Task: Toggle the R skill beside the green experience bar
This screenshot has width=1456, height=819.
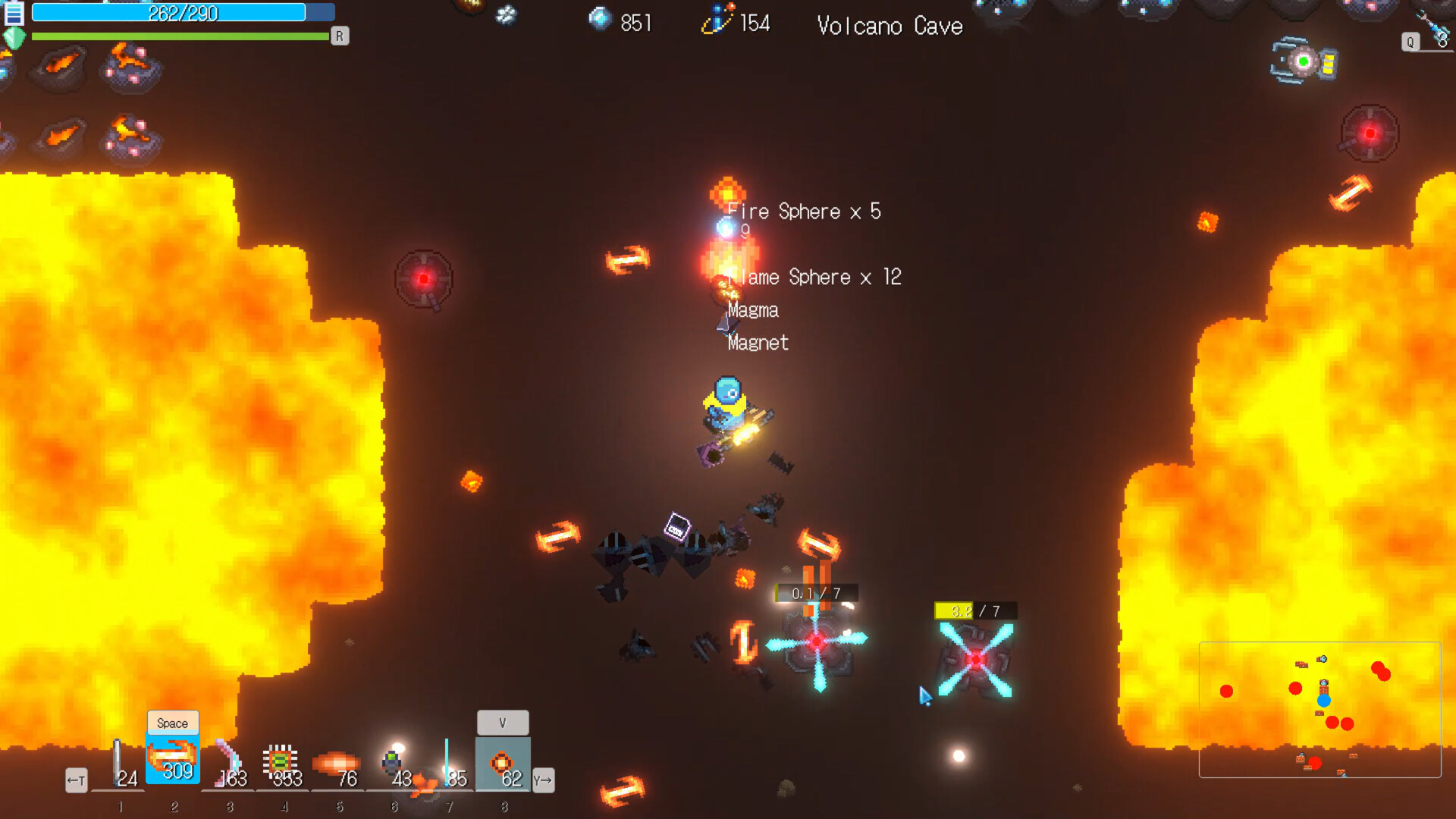Action: click(340, 36)
